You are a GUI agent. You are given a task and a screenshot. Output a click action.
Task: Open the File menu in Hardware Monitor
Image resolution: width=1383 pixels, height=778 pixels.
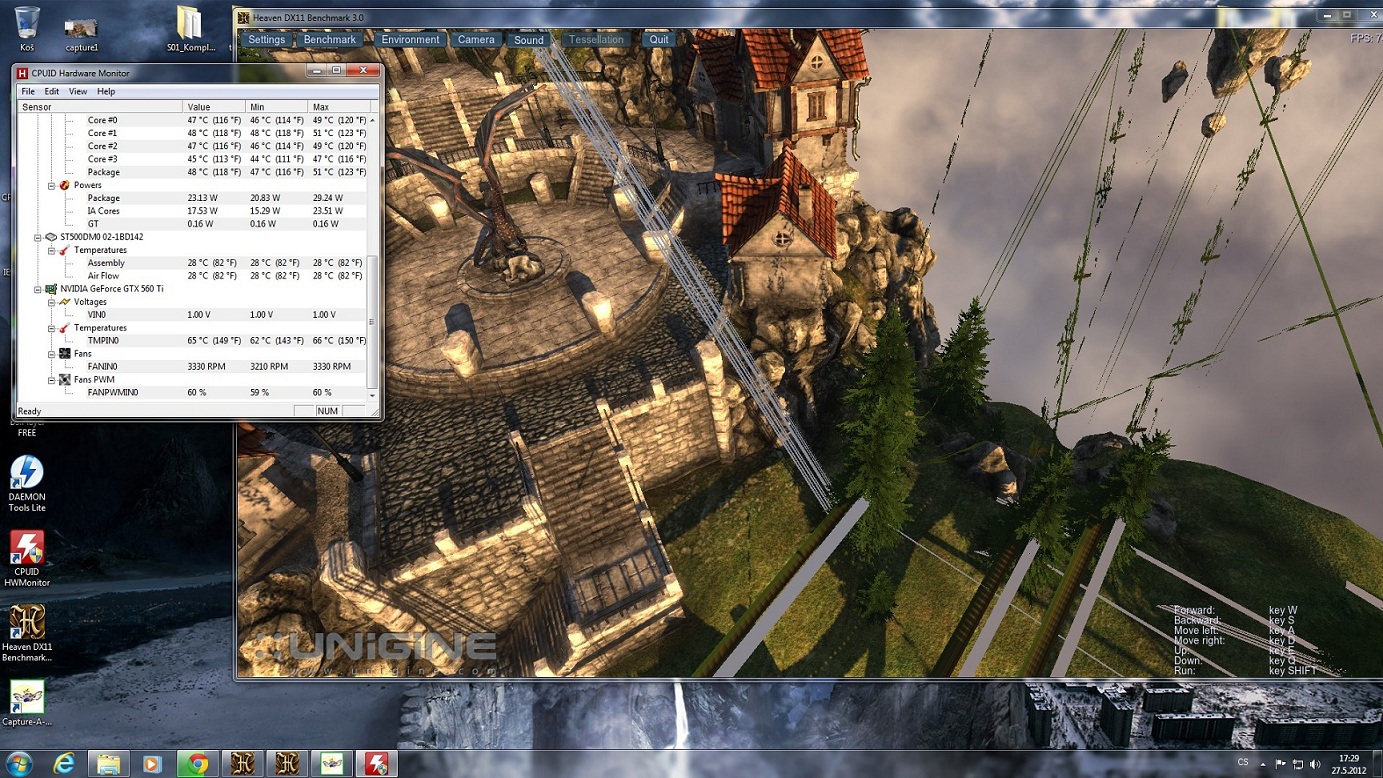pos(28,92)
